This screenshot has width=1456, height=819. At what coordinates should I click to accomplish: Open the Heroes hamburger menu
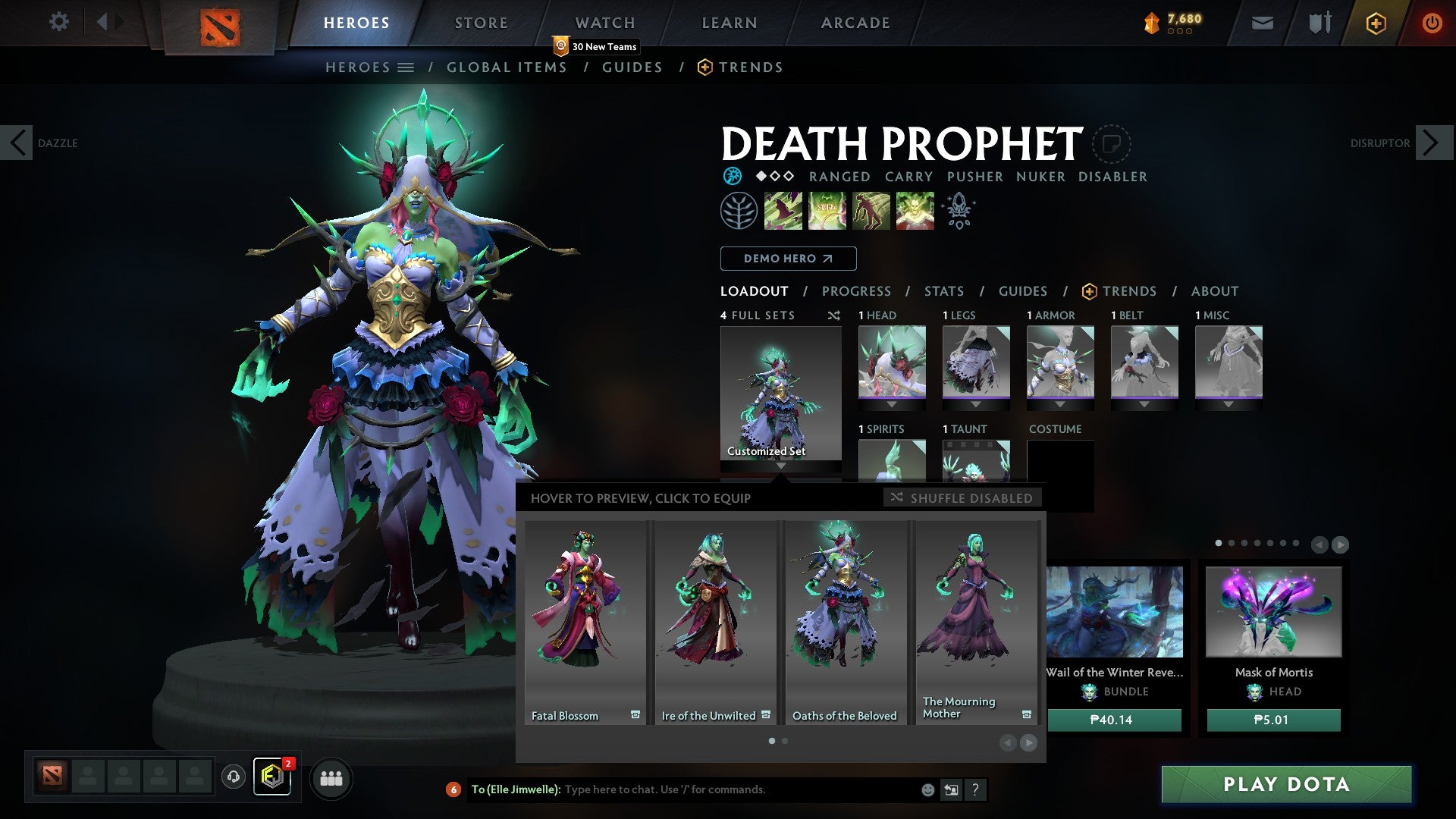click(x=406, y=67)
